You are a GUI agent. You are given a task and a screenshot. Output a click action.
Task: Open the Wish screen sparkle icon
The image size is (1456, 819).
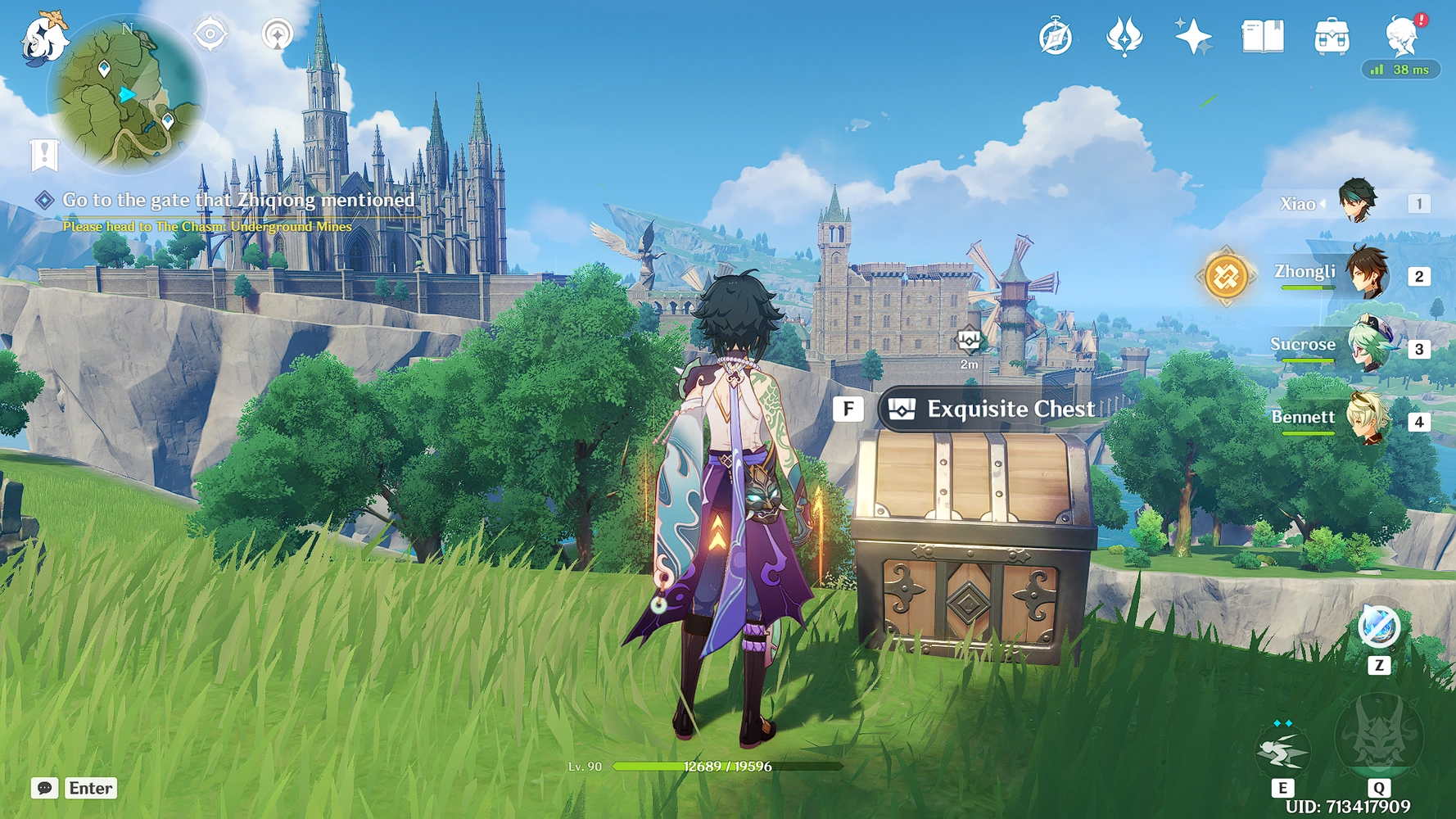1194,36
